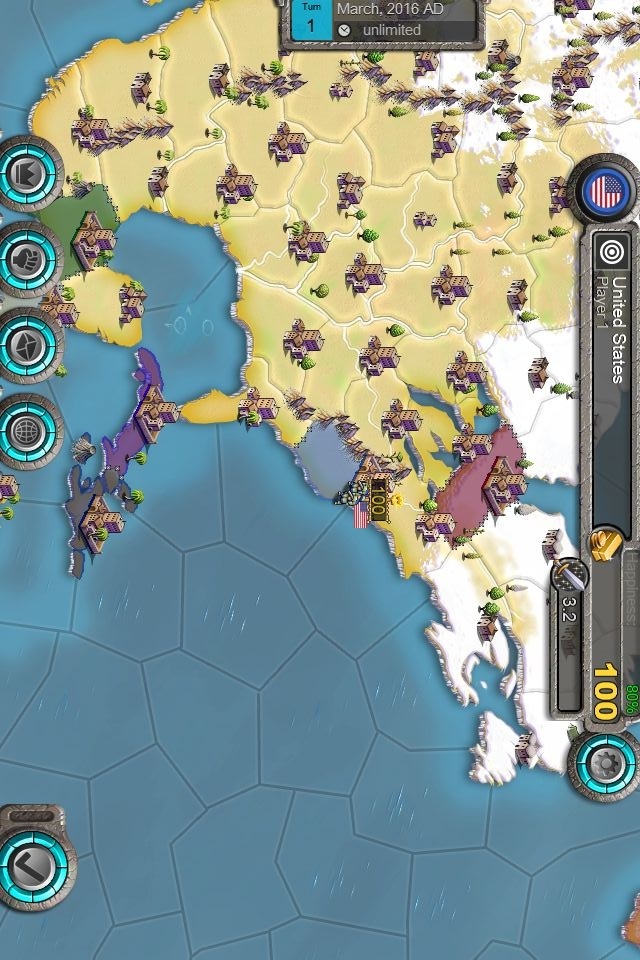Open the envelope messages button
640x960 pixels.
tap(27, 344)
